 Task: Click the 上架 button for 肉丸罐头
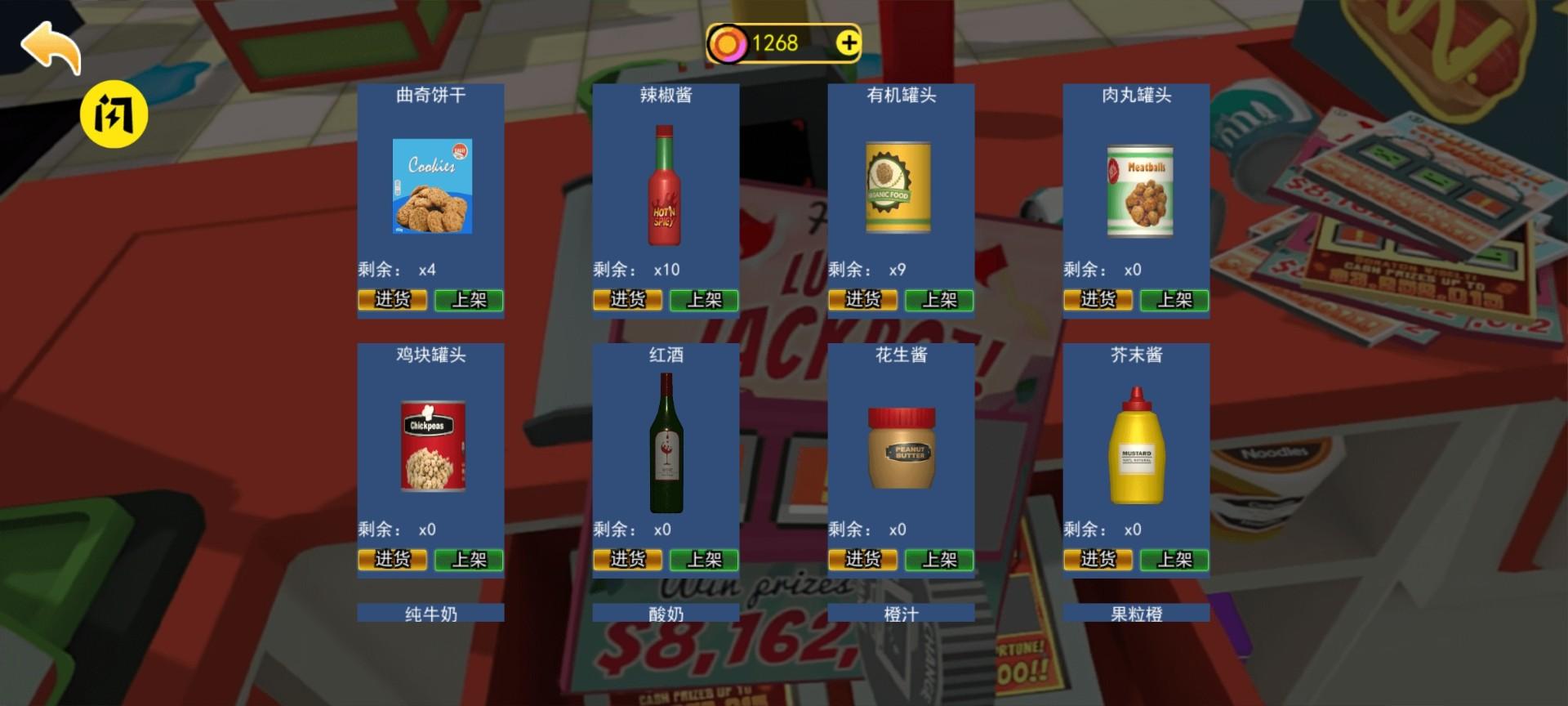(1174, 300)
